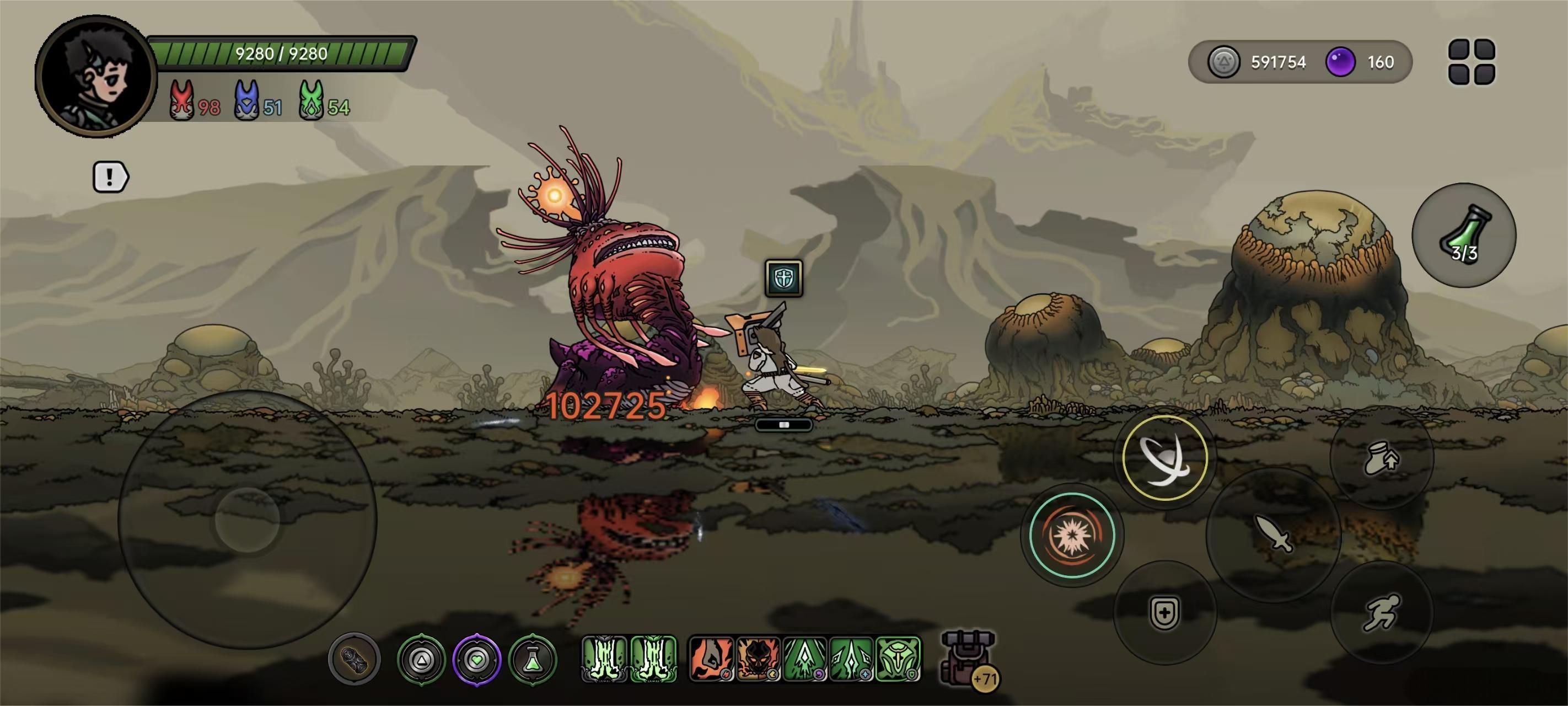Select the silver triangle coin slot

point(421,659)
